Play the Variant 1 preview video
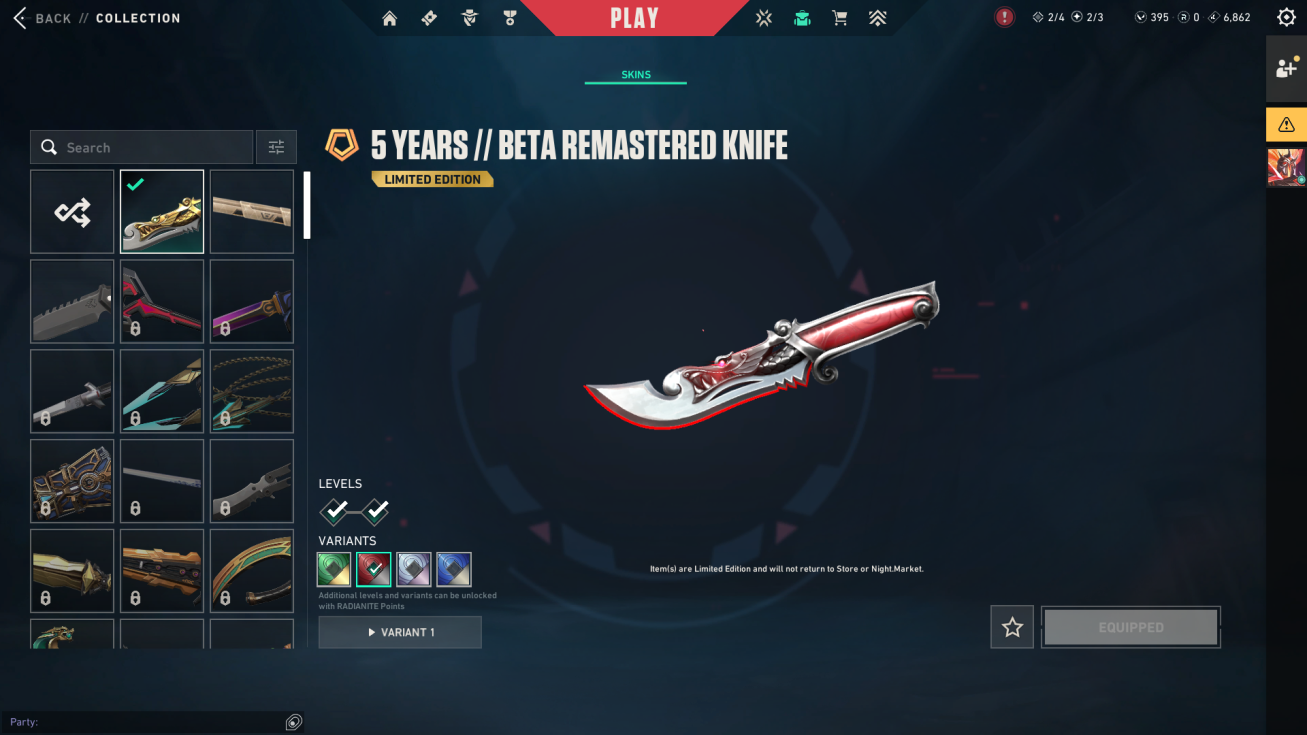This screenshot has height=735, width=1307. click(400, 632)
